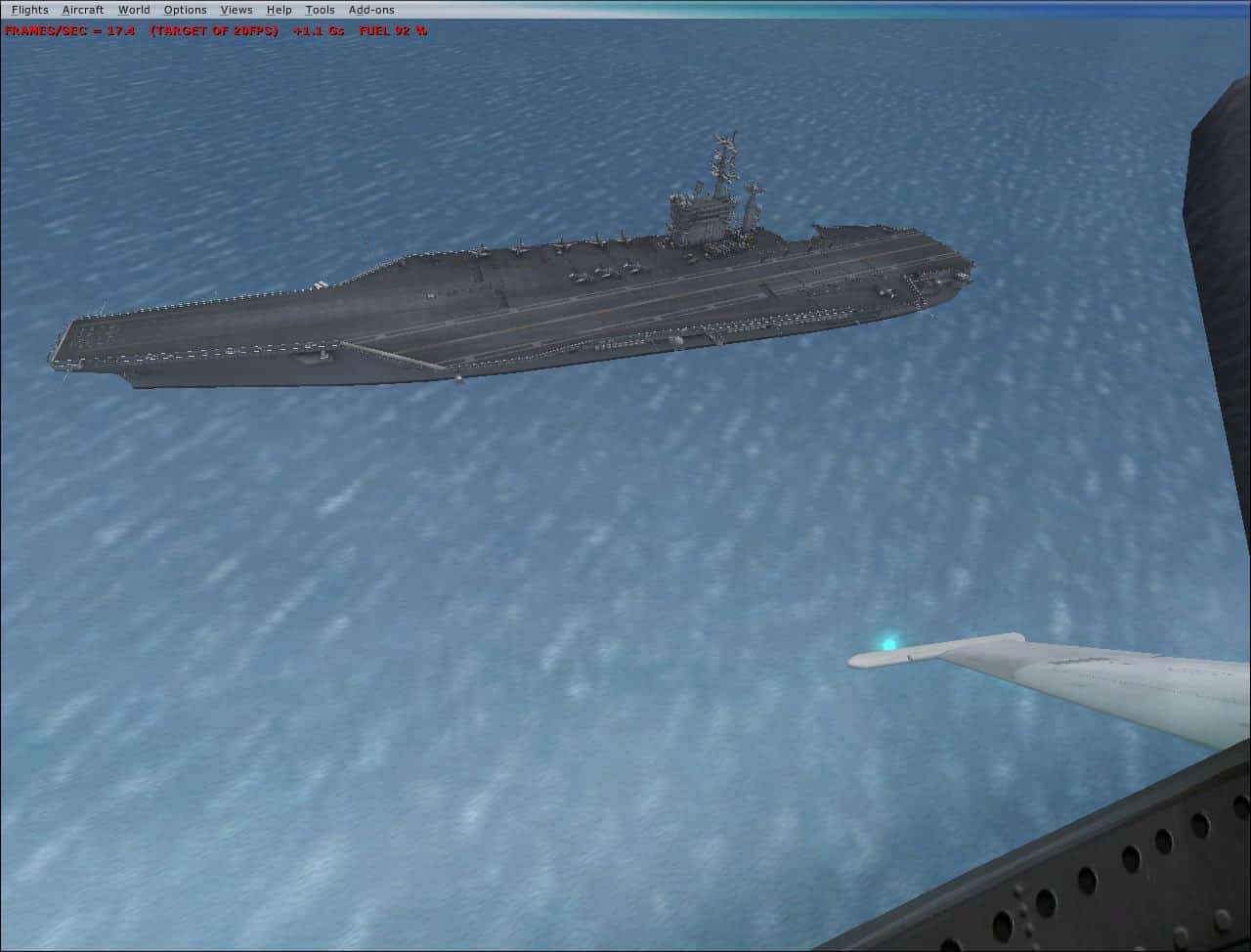Click the FUEL 92 % readout

pyautogui.click(x=395, y=30)
